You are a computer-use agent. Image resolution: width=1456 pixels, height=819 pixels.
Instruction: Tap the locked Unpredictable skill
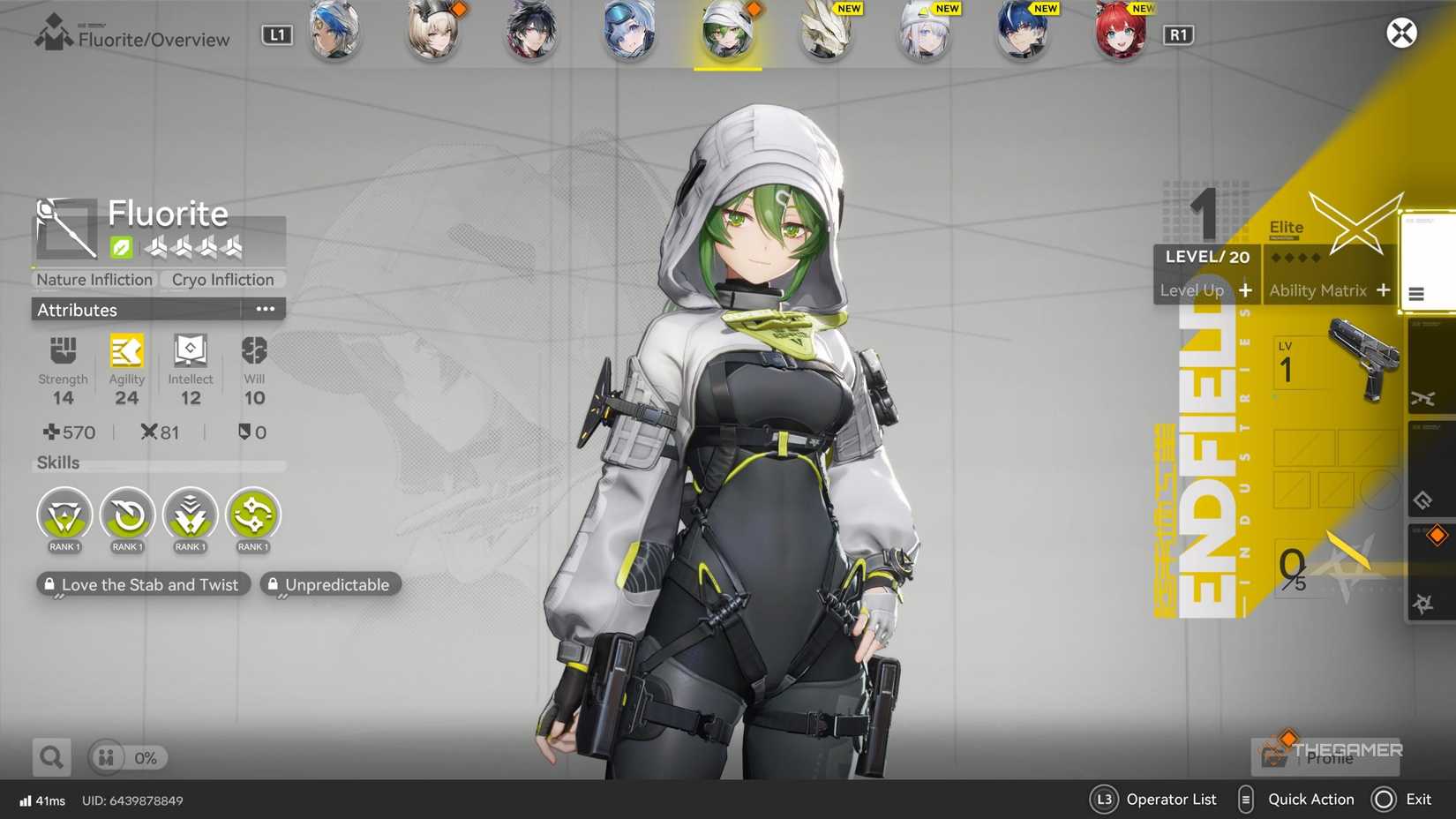coord(330,584)
